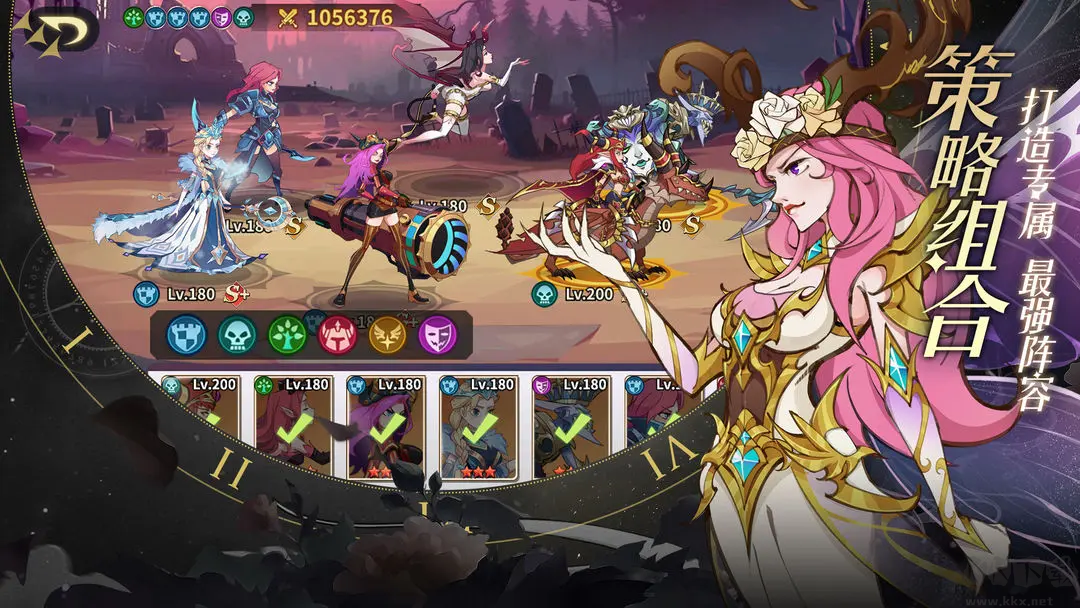Filter heroes by purple mask faction
Viewport: 1080px width, 608px height.
(437, 335)
